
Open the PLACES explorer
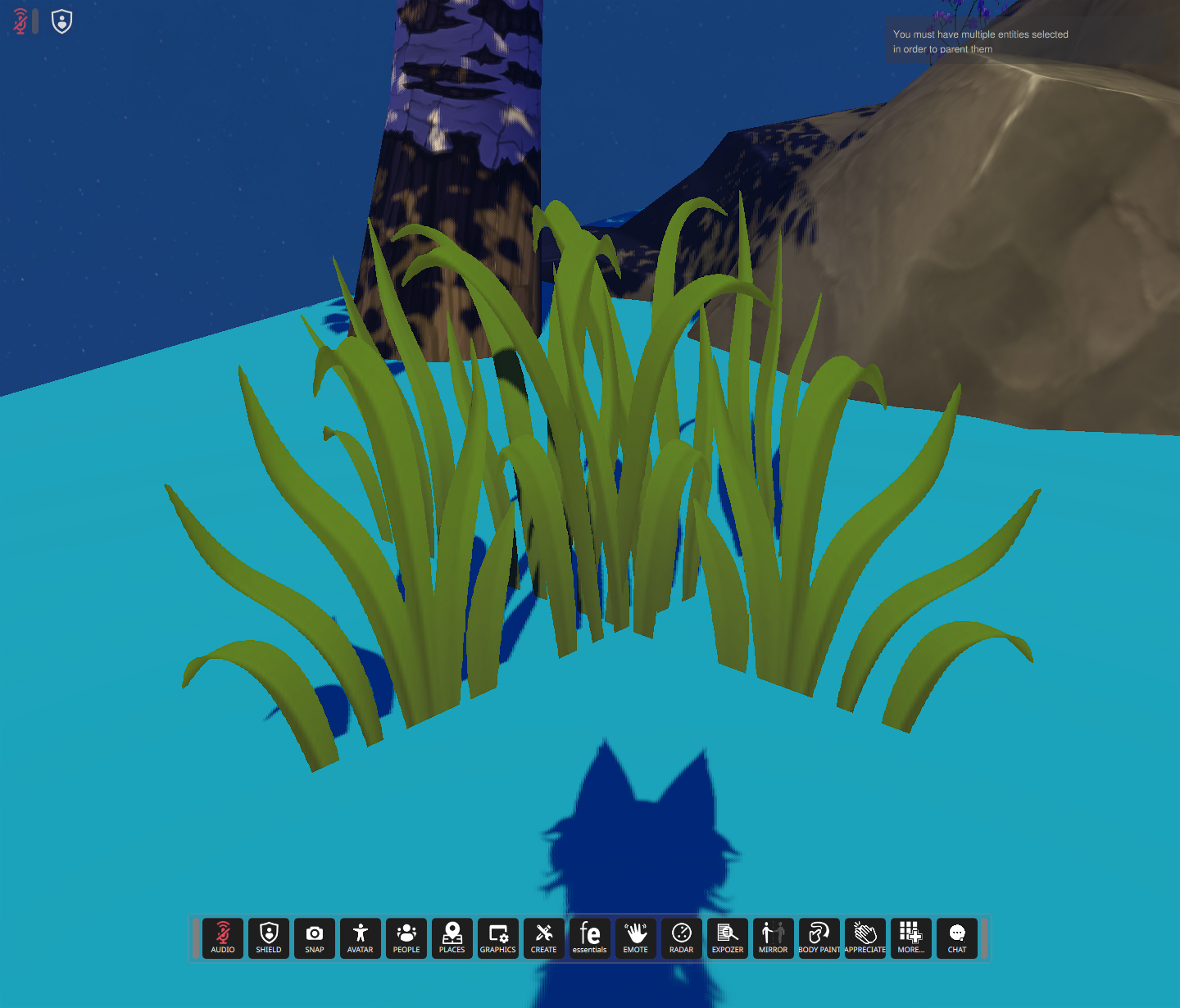452,938
